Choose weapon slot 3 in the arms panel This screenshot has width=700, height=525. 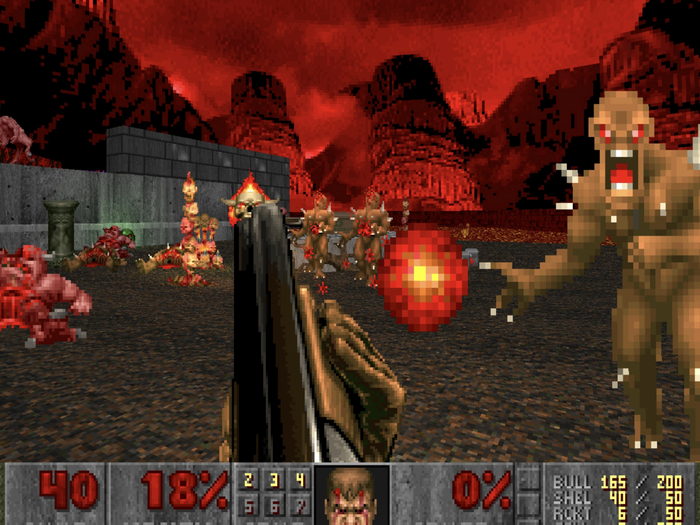272,480
